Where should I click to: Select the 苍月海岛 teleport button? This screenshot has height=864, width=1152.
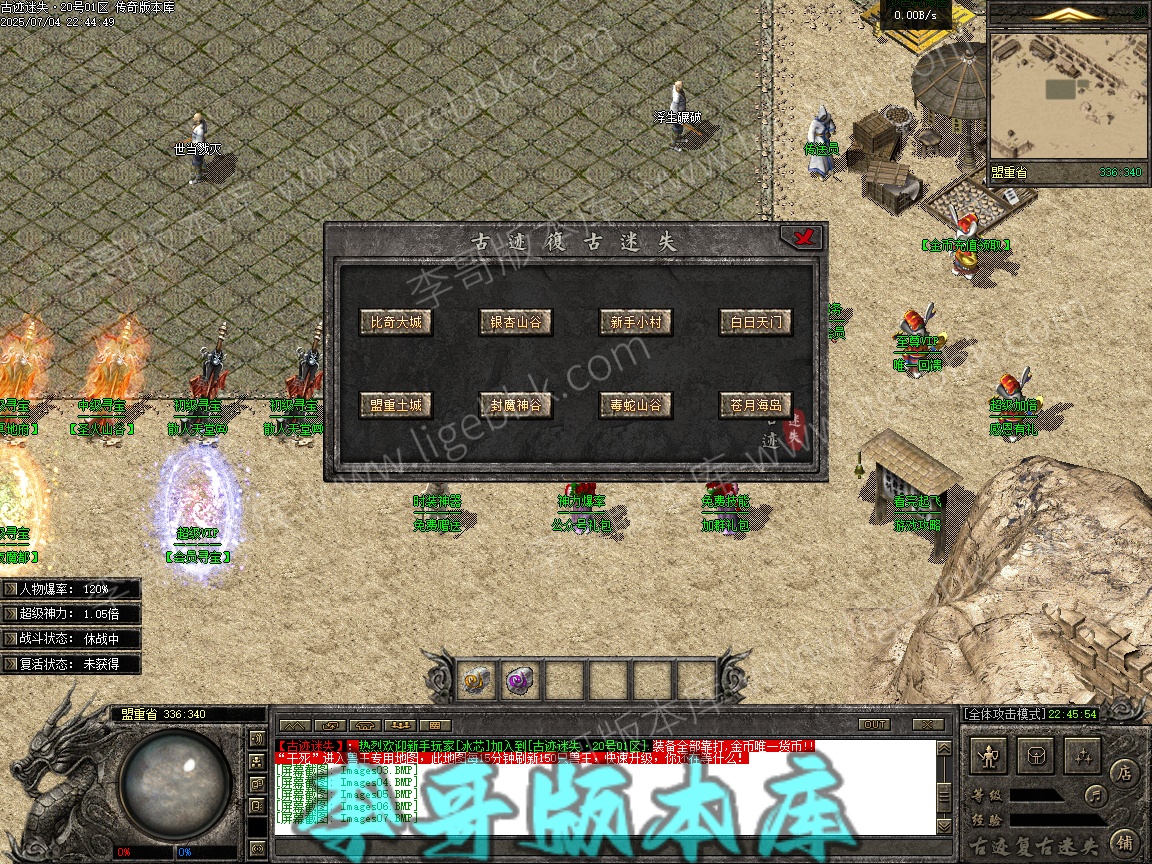pyautogui.click(x=755, y=406)
